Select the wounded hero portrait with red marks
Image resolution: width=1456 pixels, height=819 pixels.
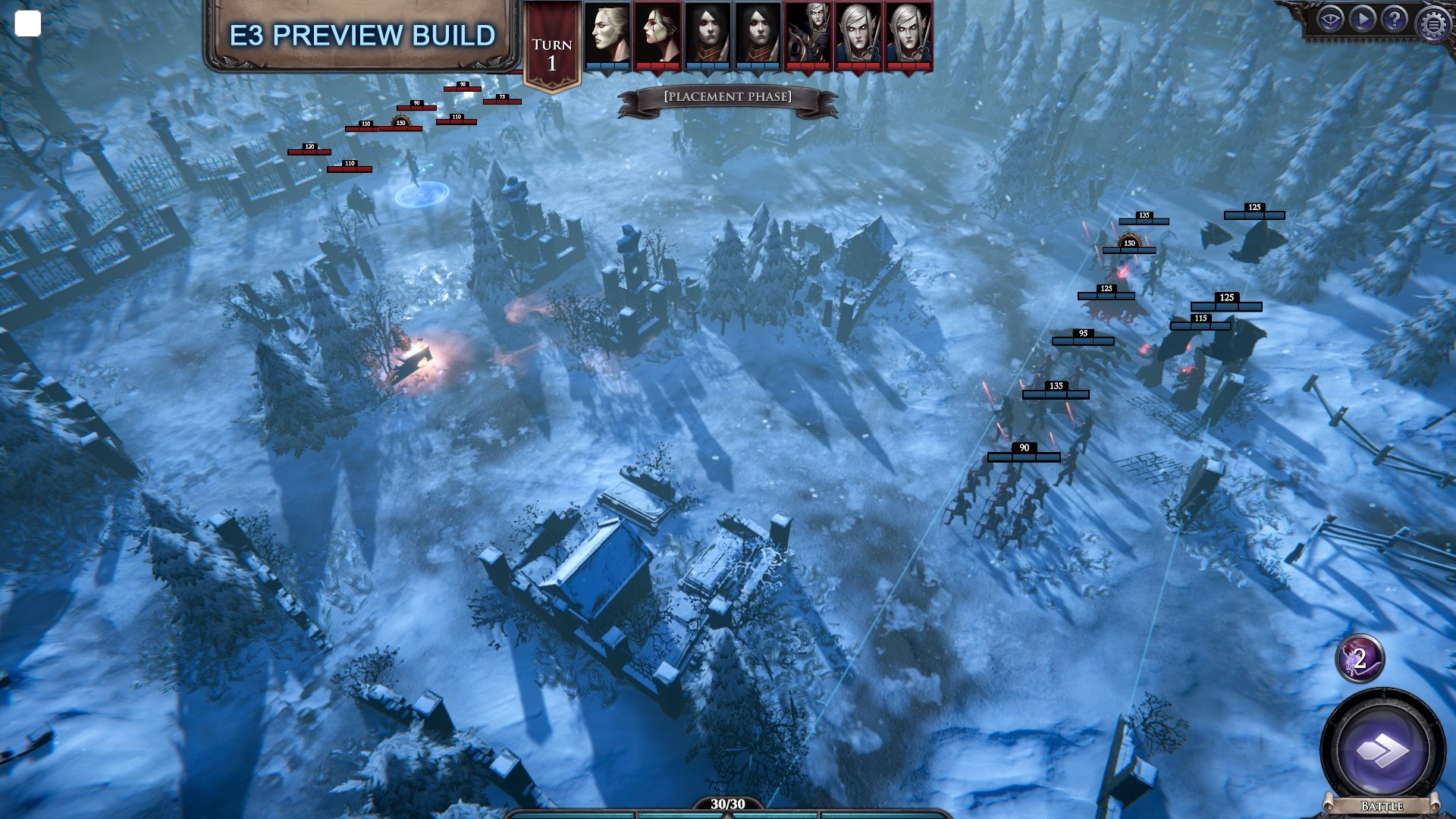657,36
